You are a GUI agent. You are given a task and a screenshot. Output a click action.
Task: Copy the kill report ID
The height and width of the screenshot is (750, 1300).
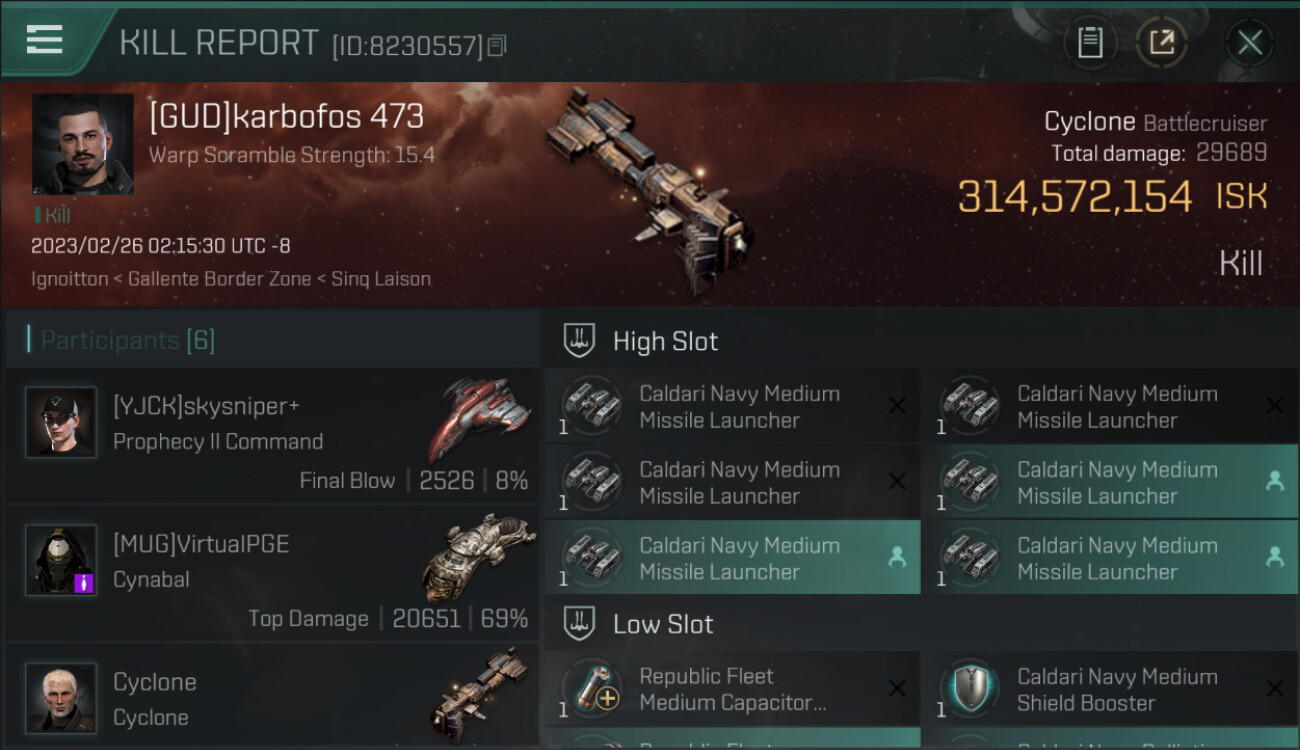pos(497,45)
